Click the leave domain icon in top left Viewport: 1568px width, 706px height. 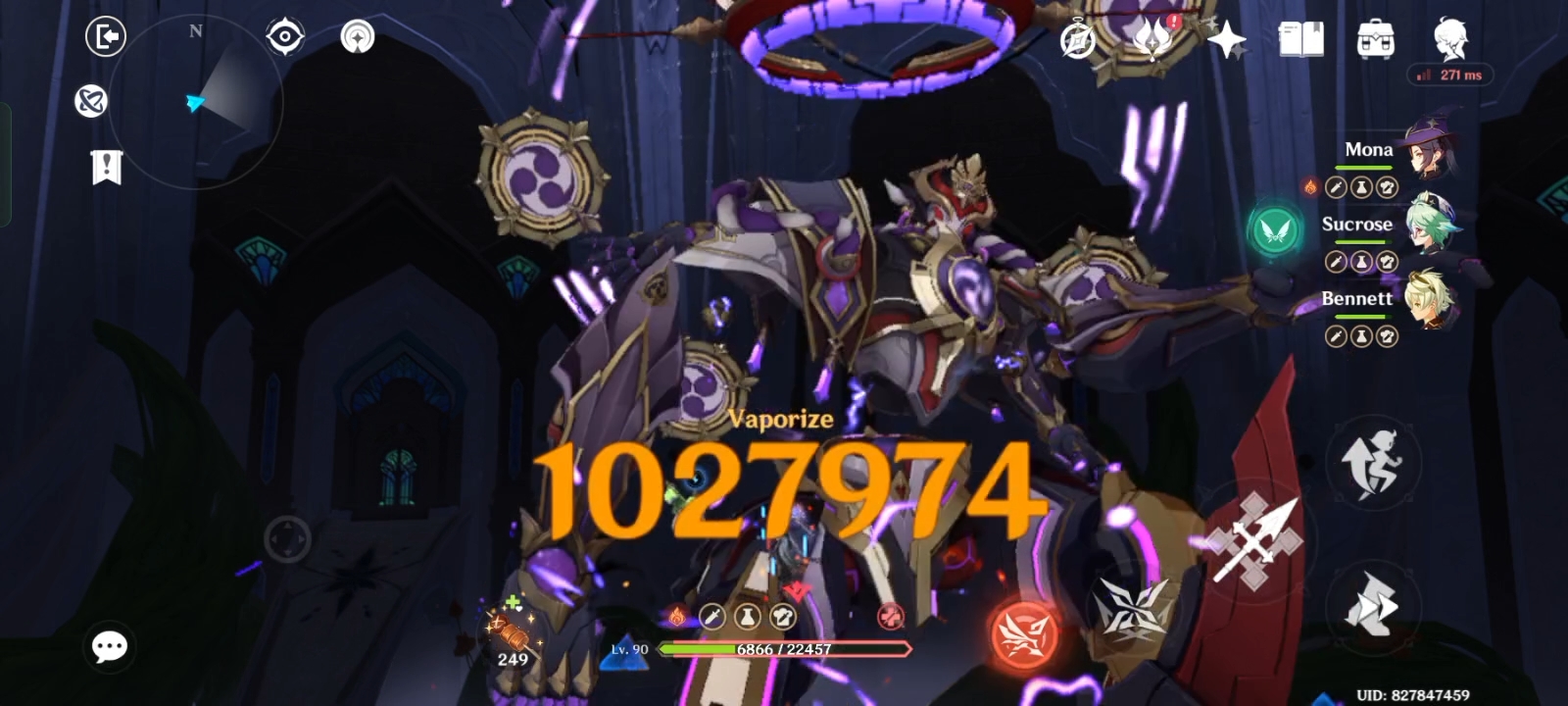[106, 36]
